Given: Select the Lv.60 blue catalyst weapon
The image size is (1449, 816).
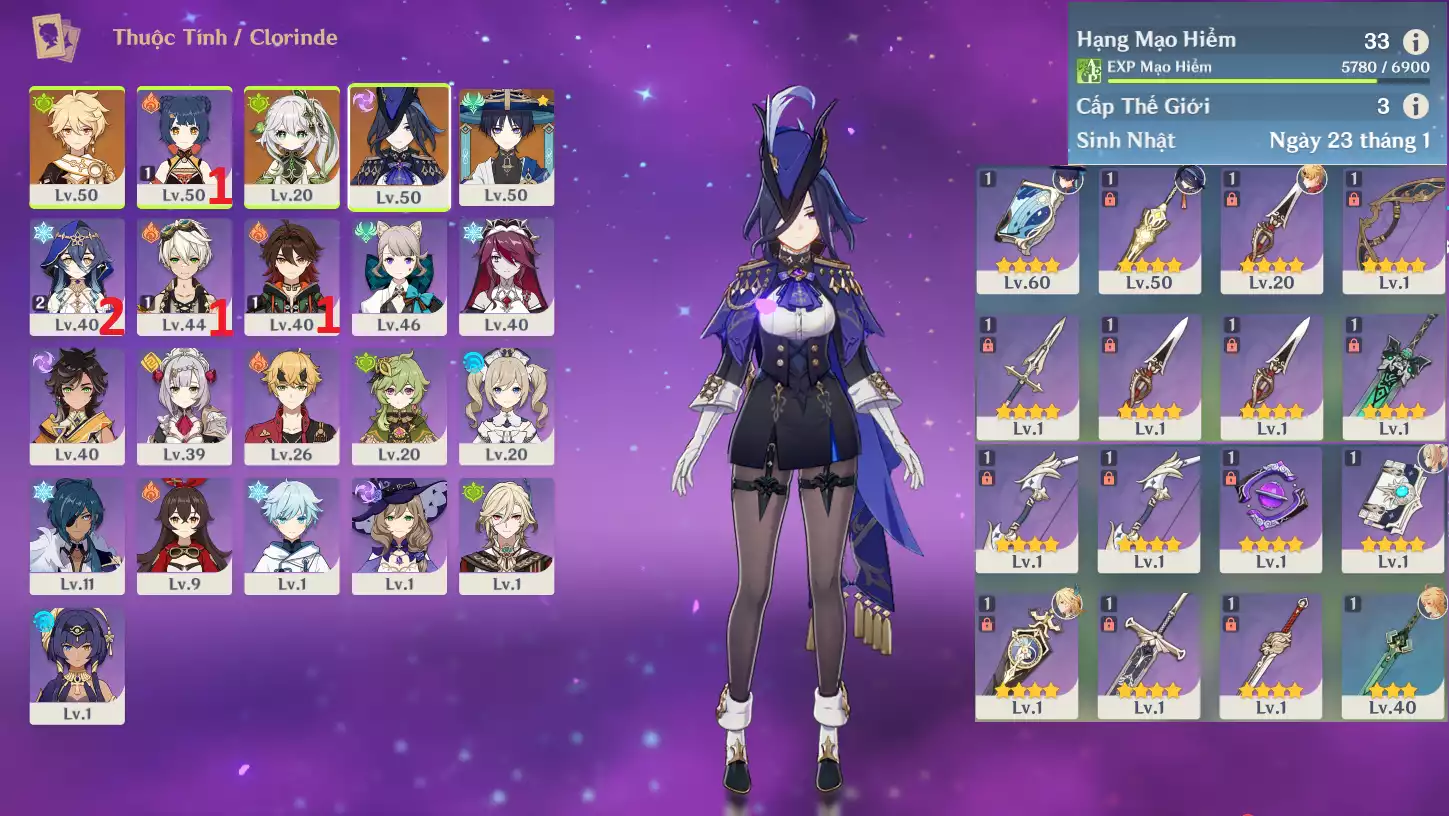Looking at the screenshot, I should coord(1027,229).
